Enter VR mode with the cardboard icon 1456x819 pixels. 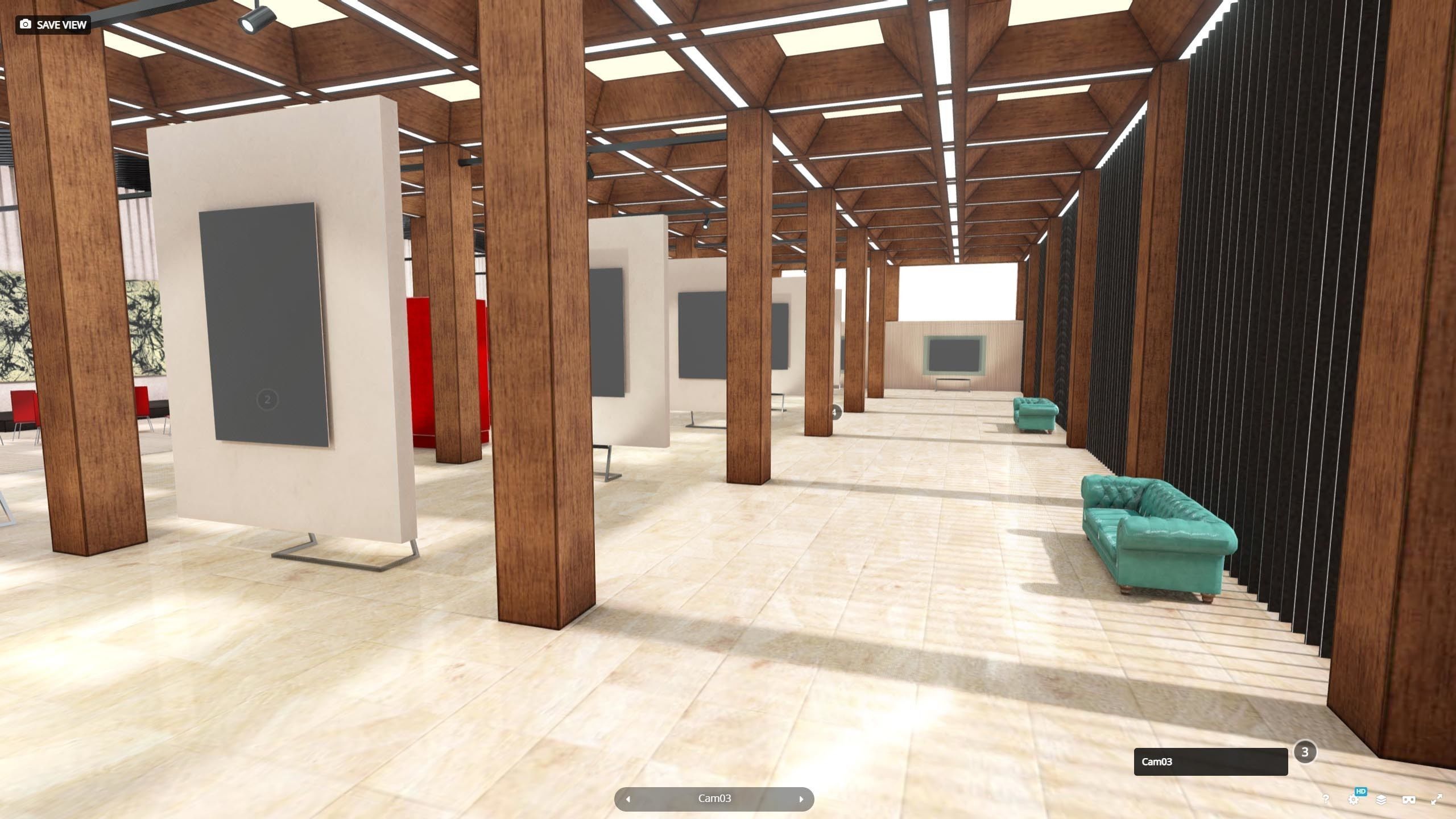tap(1408, 799)
